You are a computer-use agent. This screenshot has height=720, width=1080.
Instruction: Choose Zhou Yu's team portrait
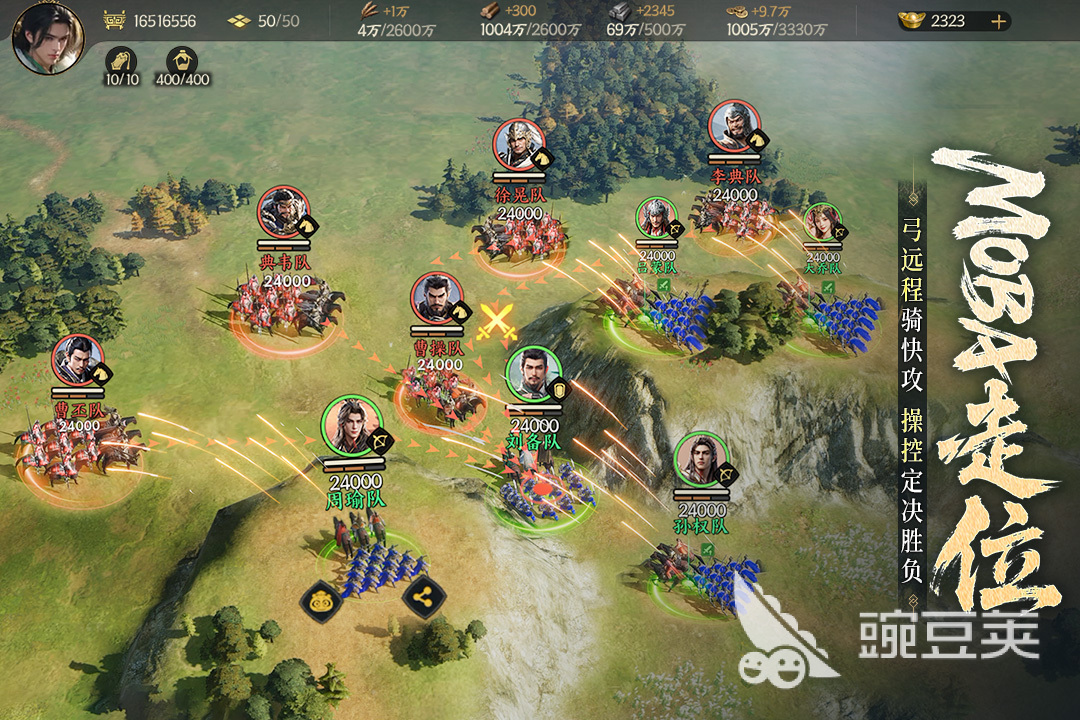pos(349,424)
